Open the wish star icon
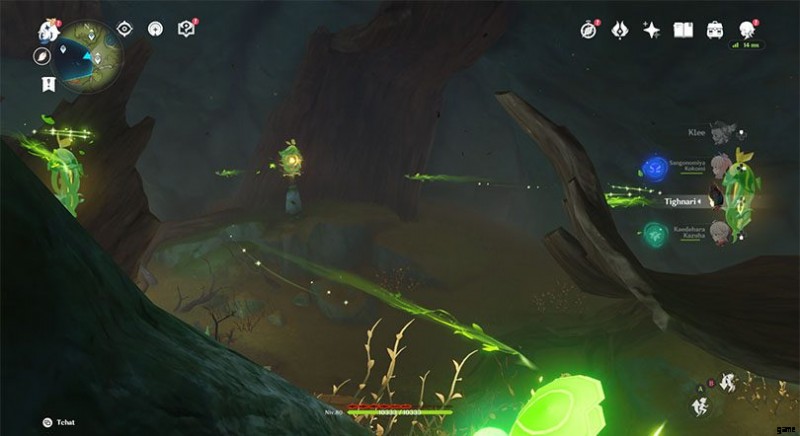The height and width of the screenshot is (436, 800). click(x=651, y=30)
